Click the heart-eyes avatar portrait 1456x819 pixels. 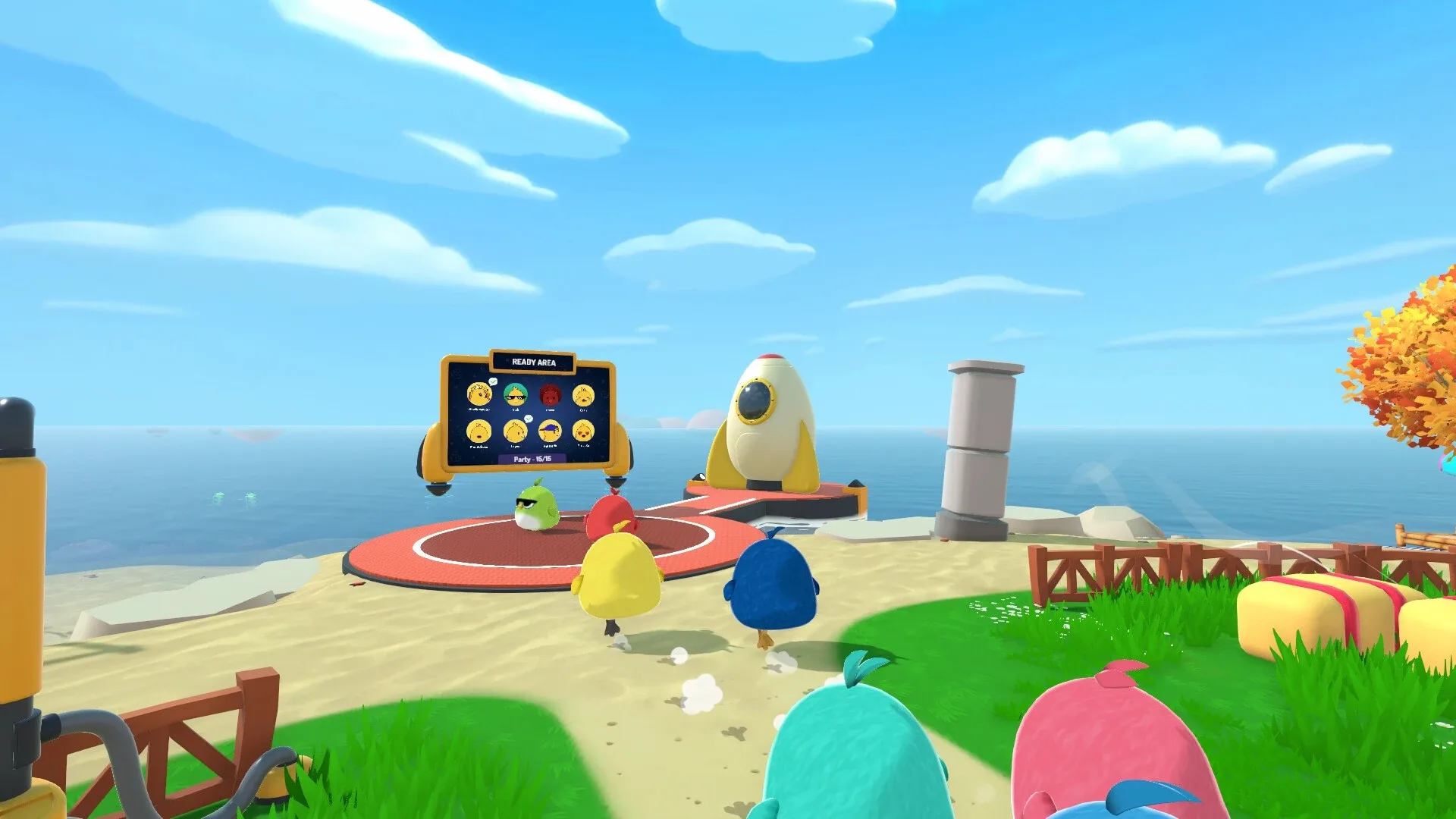point(583,431)
